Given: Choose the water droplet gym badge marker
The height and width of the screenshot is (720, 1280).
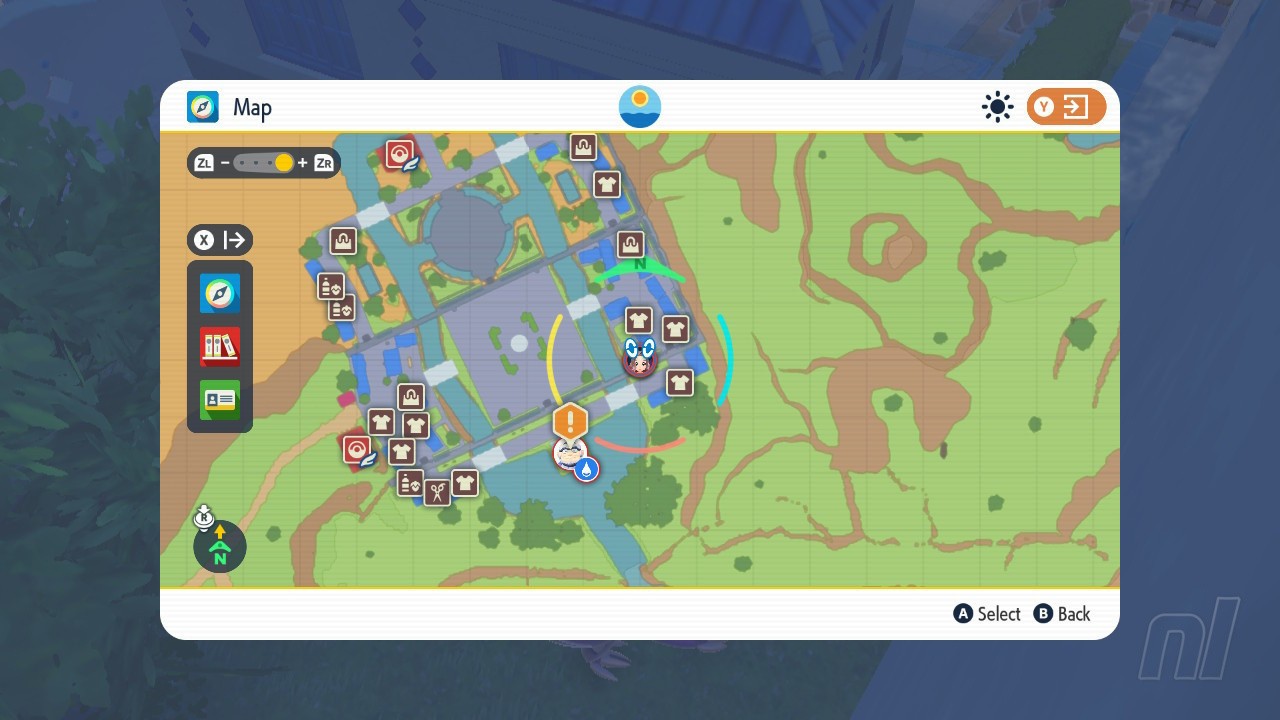Looking at the screenshot, I should pos(586,468).
